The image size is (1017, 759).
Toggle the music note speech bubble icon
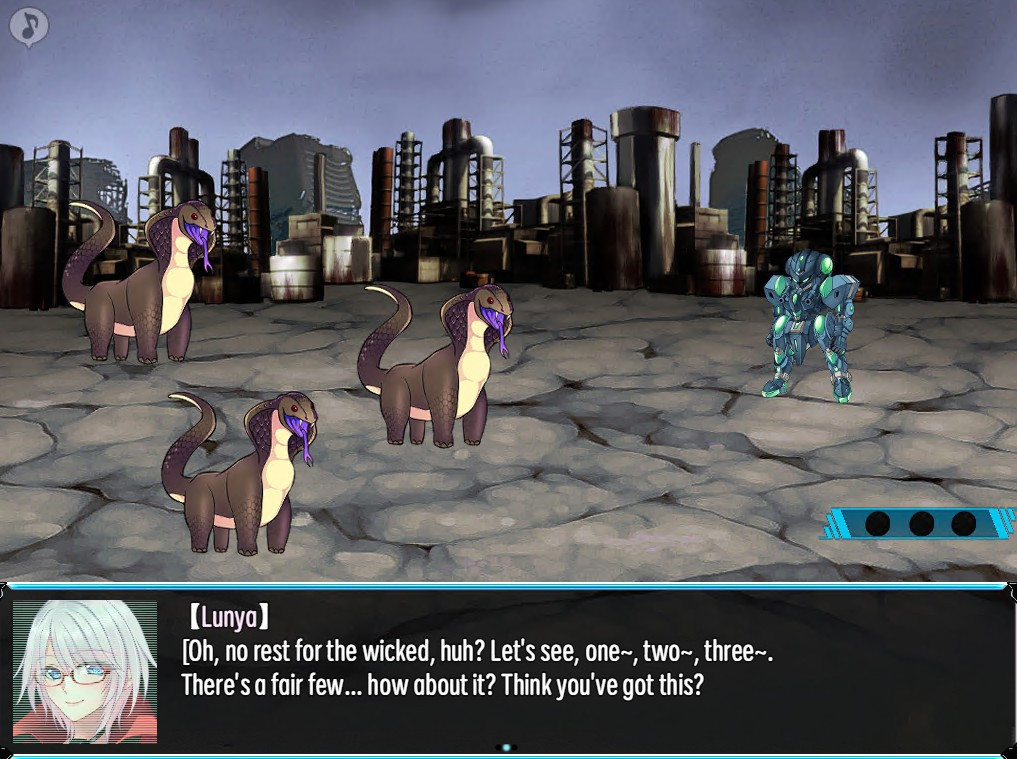29,27
